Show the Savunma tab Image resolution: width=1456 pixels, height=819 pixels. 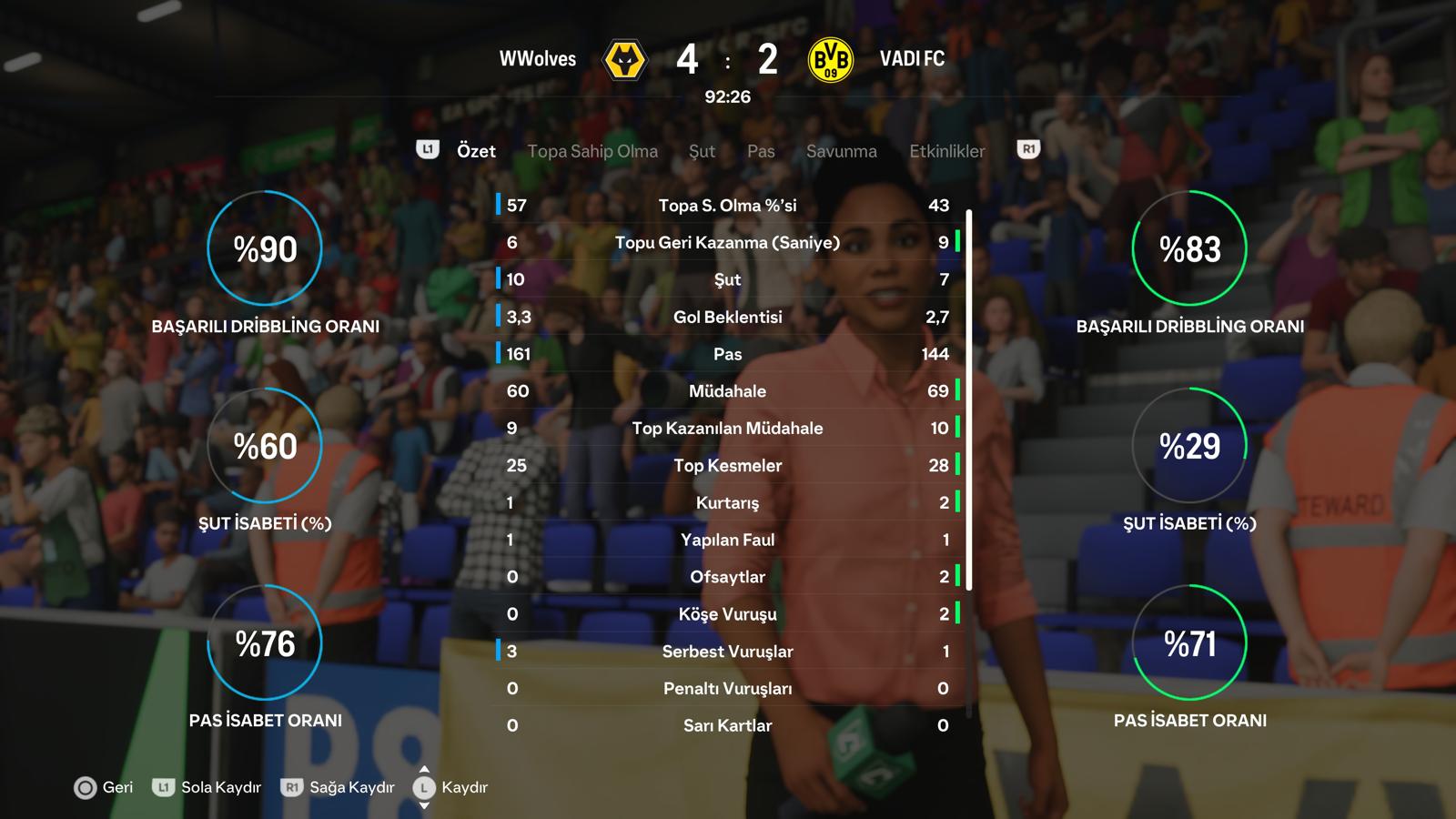pyautogui.click(x=842, y=151)
